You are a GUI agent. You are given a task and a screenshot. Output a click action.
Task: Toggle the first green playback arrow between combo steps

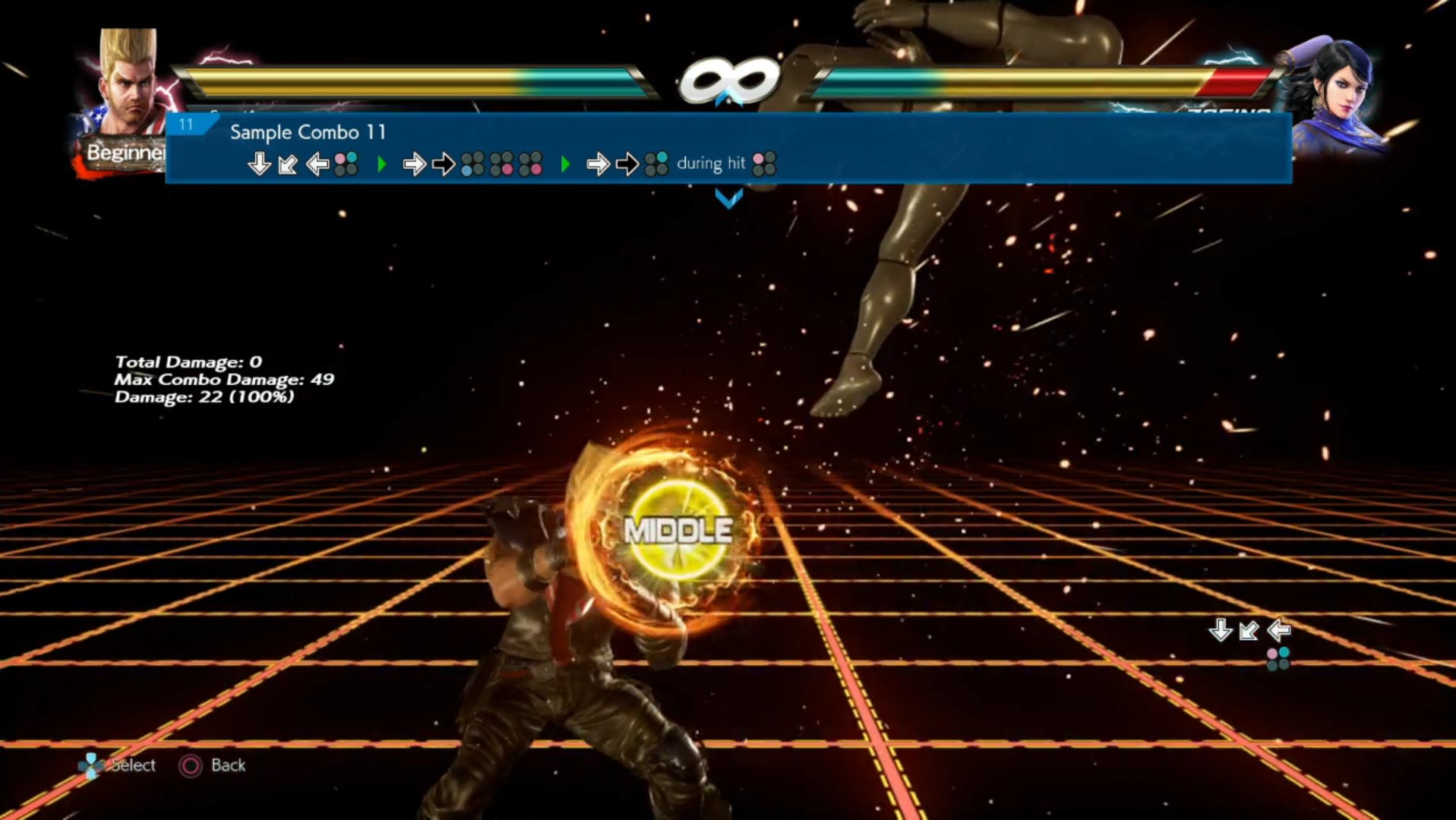click(x=382, y=161)
